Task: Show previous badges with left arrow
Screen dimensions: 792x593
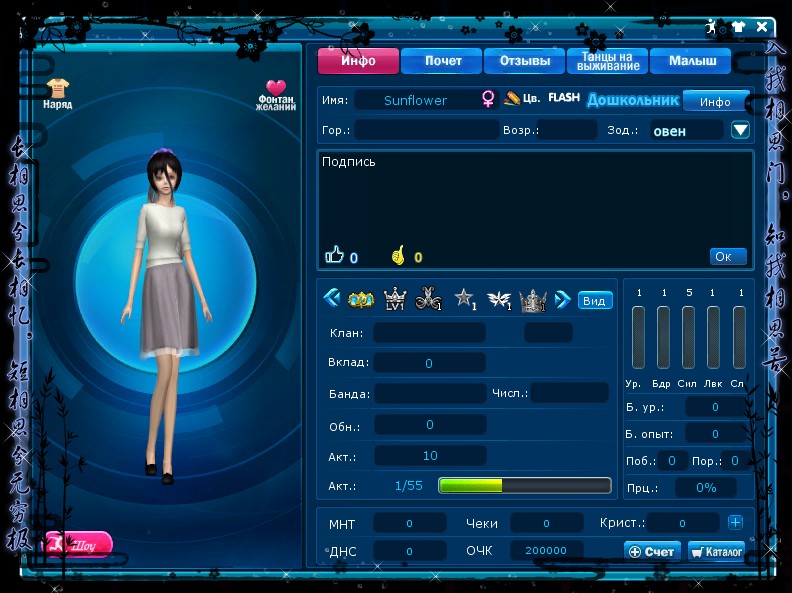Action: pos(331,298)
